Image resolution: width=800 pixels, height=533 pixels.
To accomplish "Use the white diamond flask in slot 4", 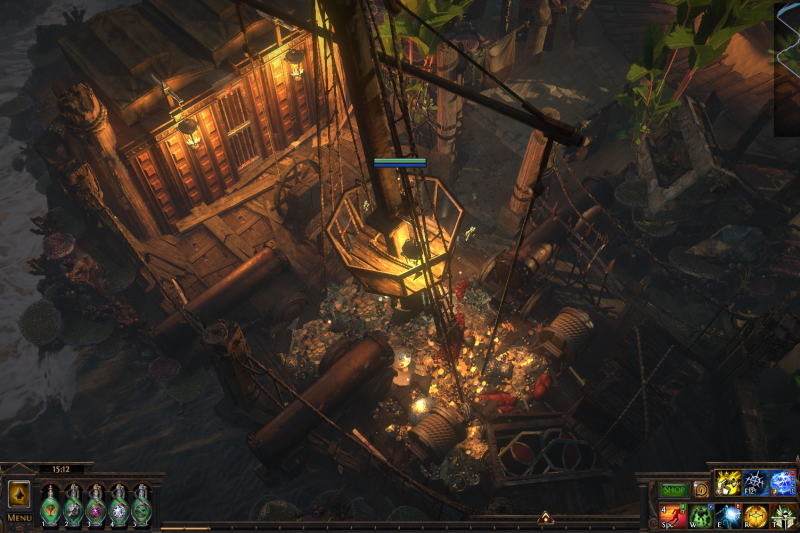I will (119, 505).
